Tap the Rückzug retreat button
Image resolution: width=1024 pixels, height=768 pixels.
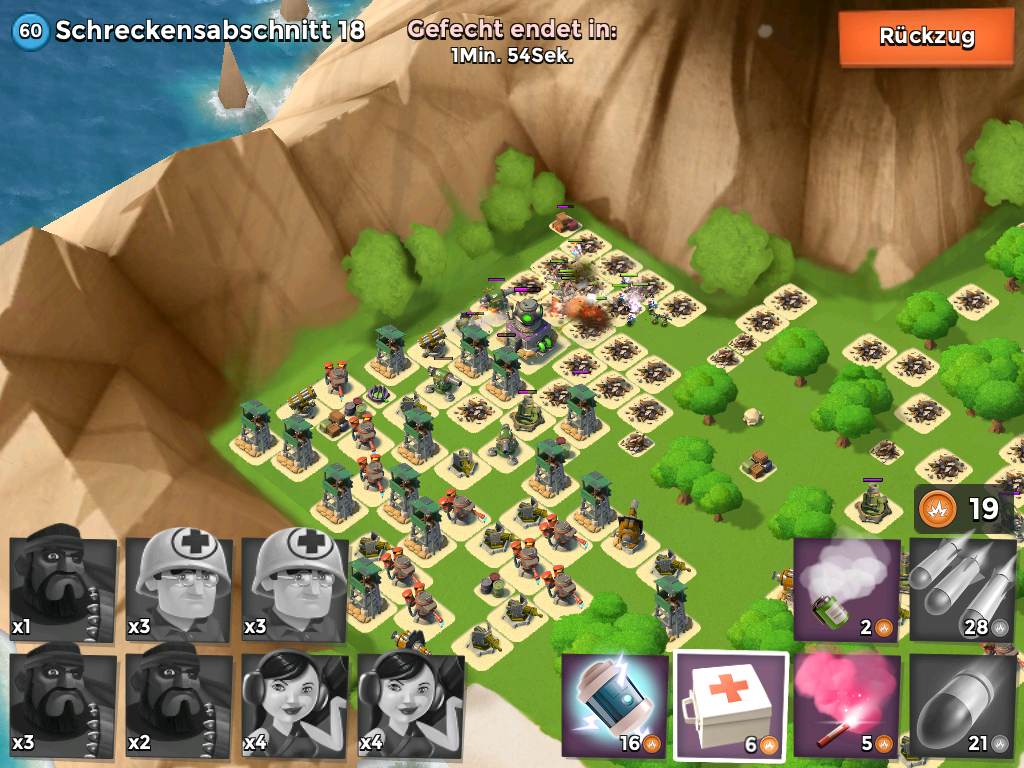coord(926,37)
